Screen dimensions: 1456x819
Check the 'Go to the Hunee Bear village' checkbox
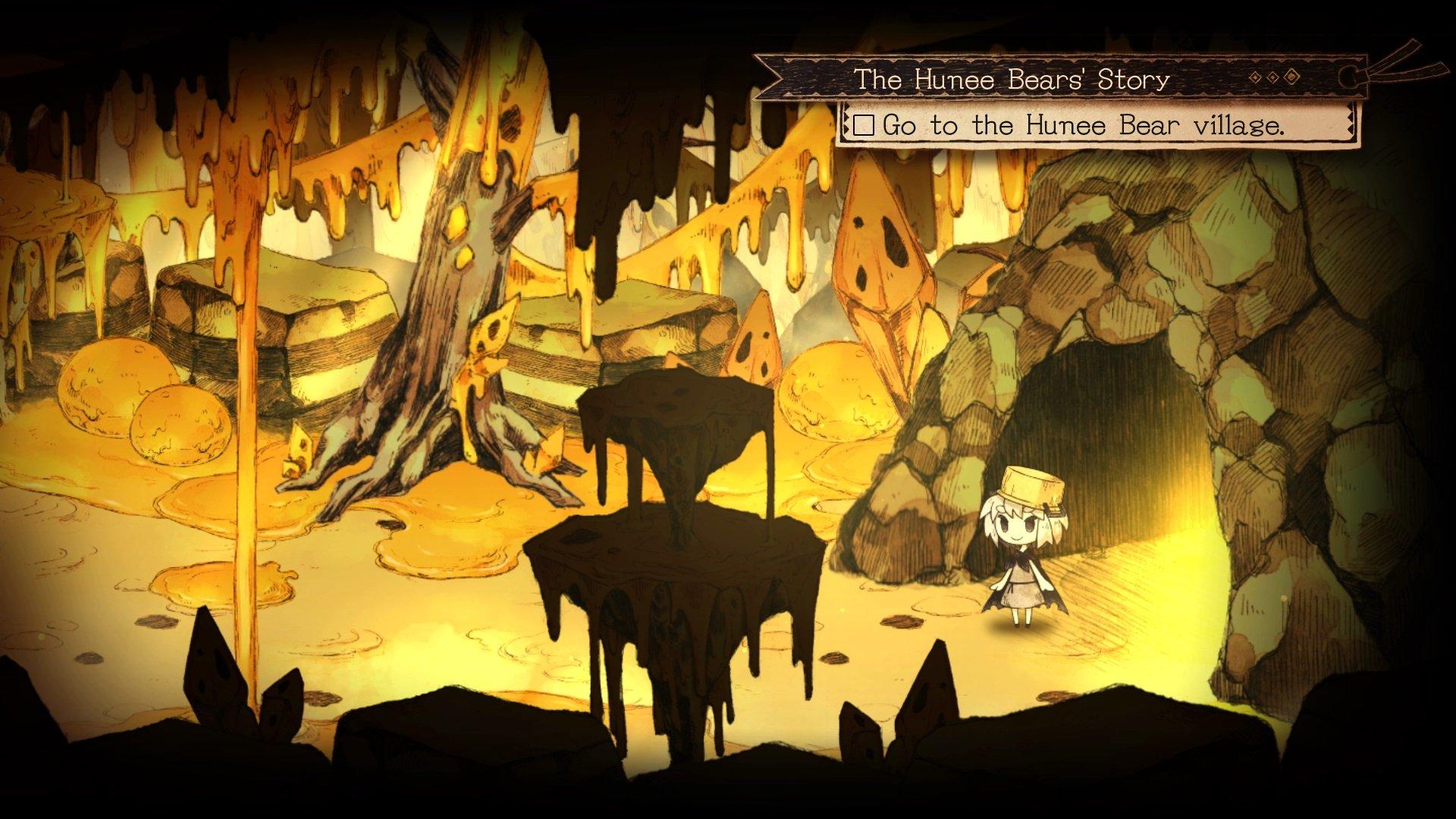coord(864,126)
